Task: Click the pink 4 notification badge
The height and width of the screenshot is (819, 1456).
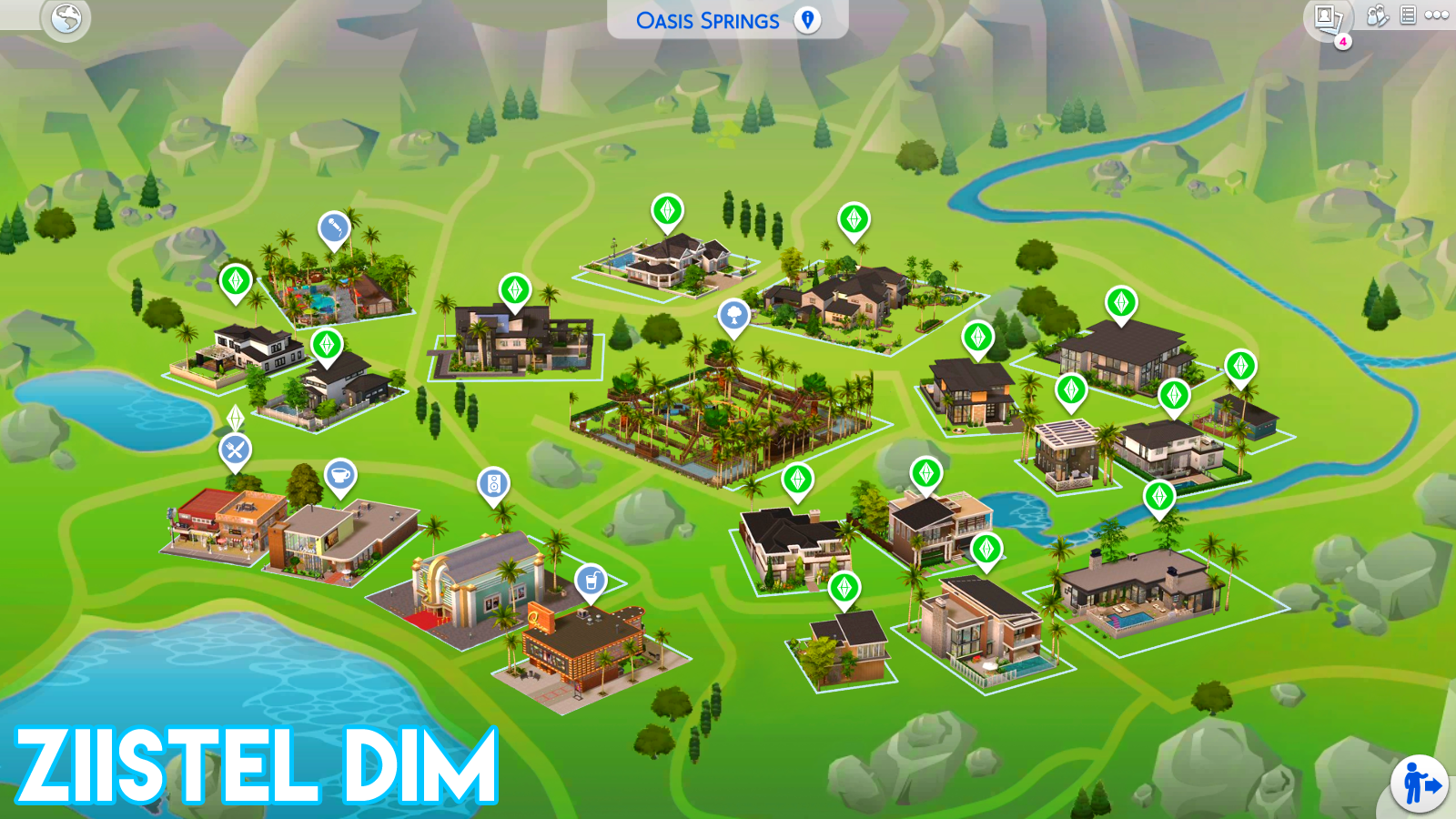Action: 1342,40
